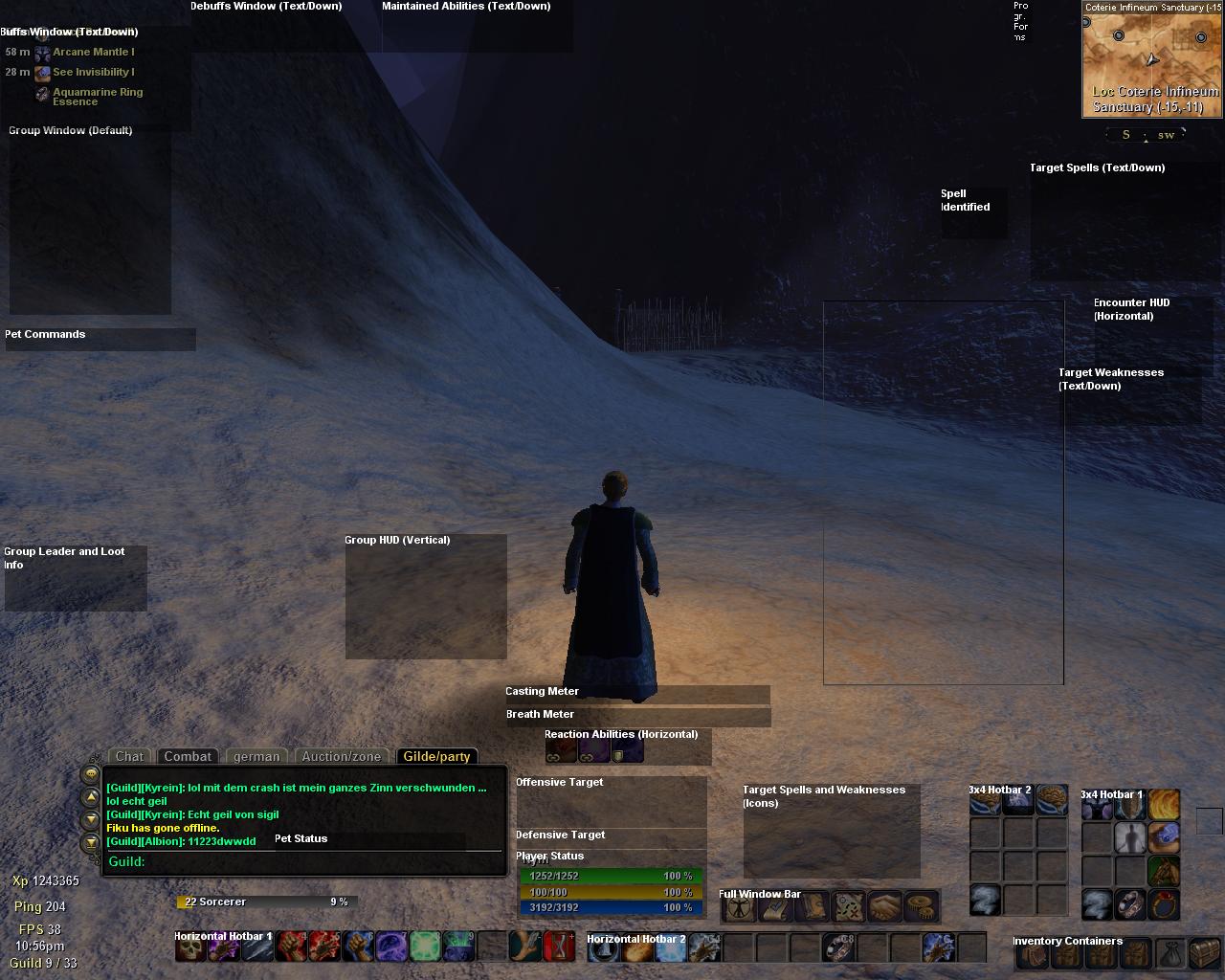1225x980 pixels.
Task: Open the Combat chat tab
Action: pyautogui.click(x=188, y=756)
